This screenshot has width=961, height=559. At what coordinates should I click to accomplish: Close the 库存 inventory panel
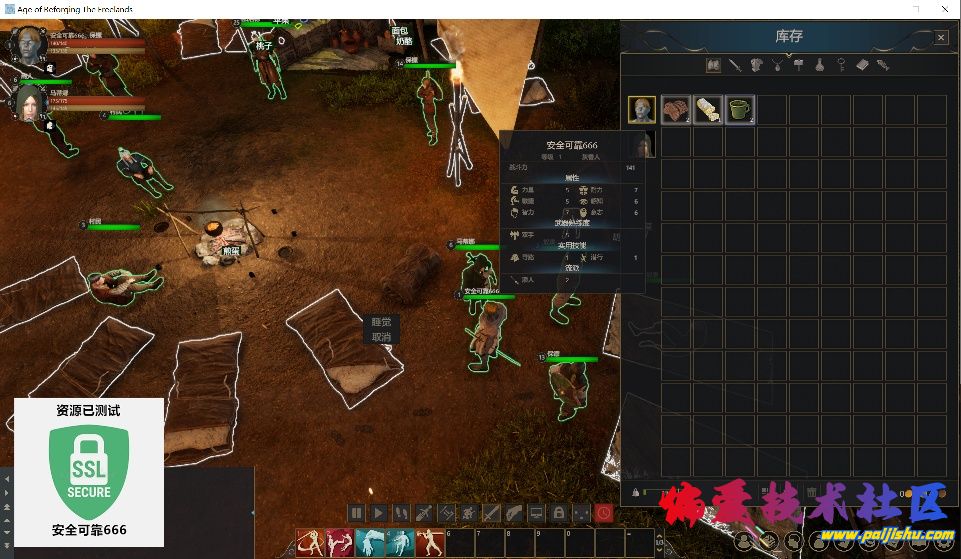point(941,37)
